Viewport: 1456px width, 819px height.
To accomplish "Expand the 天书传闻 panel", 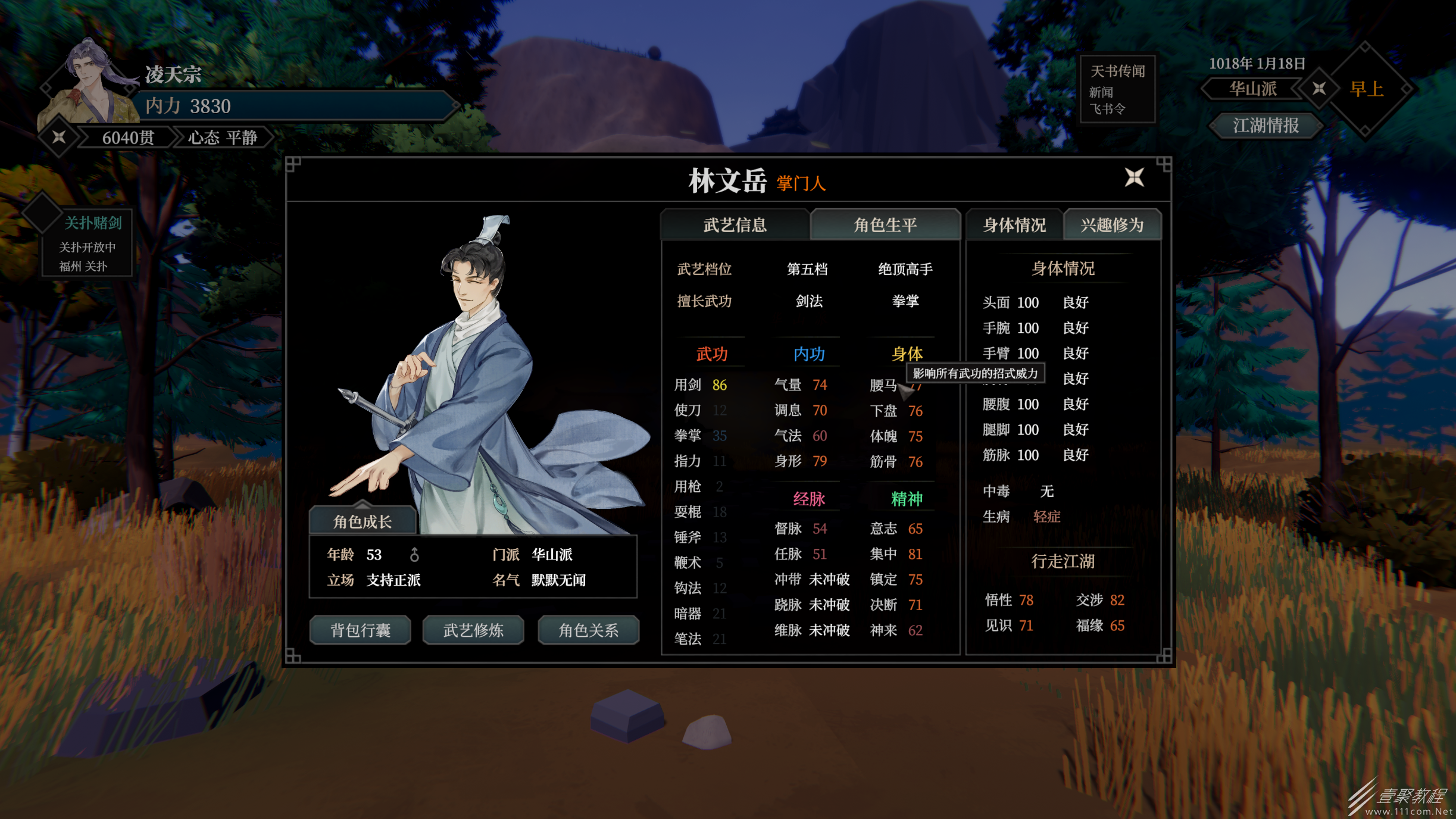I will (1117, 73).
